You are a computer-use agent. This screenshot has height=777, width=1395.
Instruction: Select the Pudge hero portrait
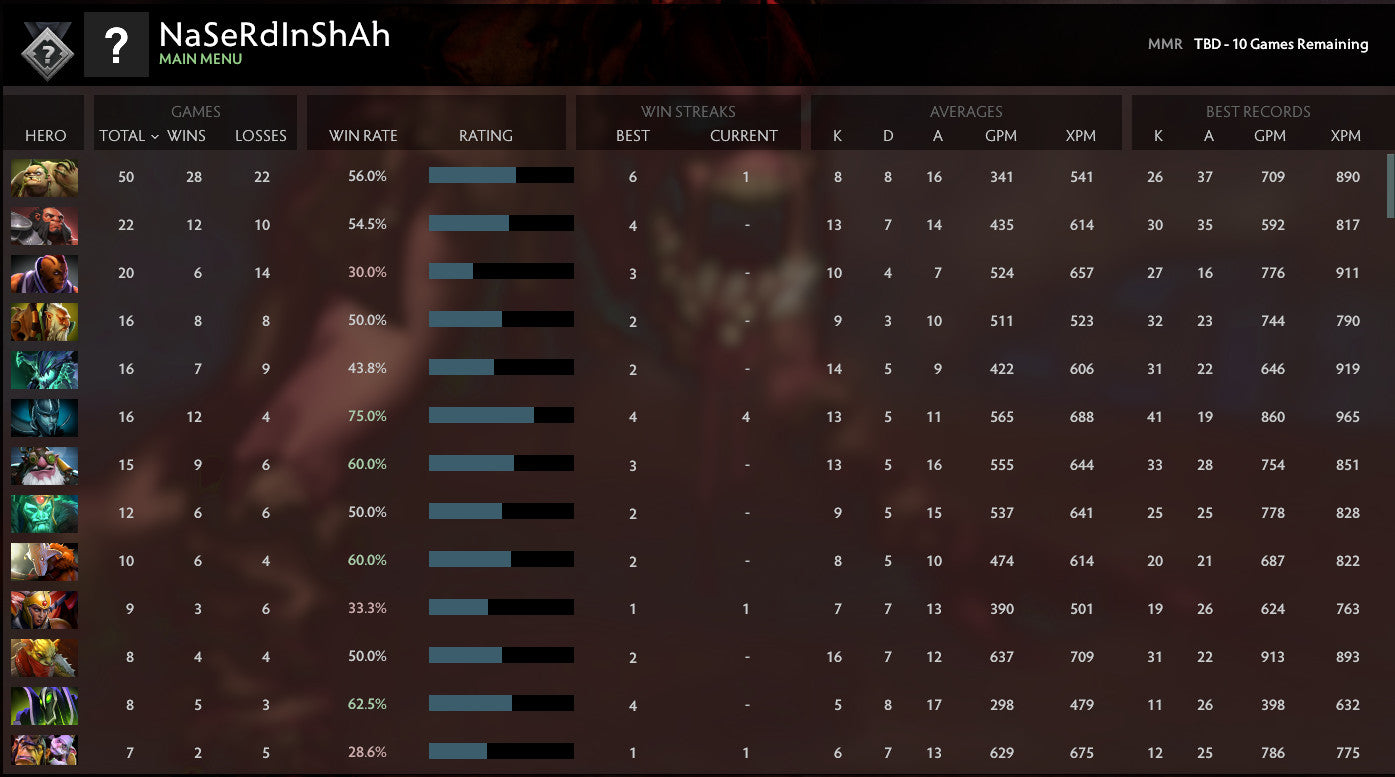click(x=44, y=178)
